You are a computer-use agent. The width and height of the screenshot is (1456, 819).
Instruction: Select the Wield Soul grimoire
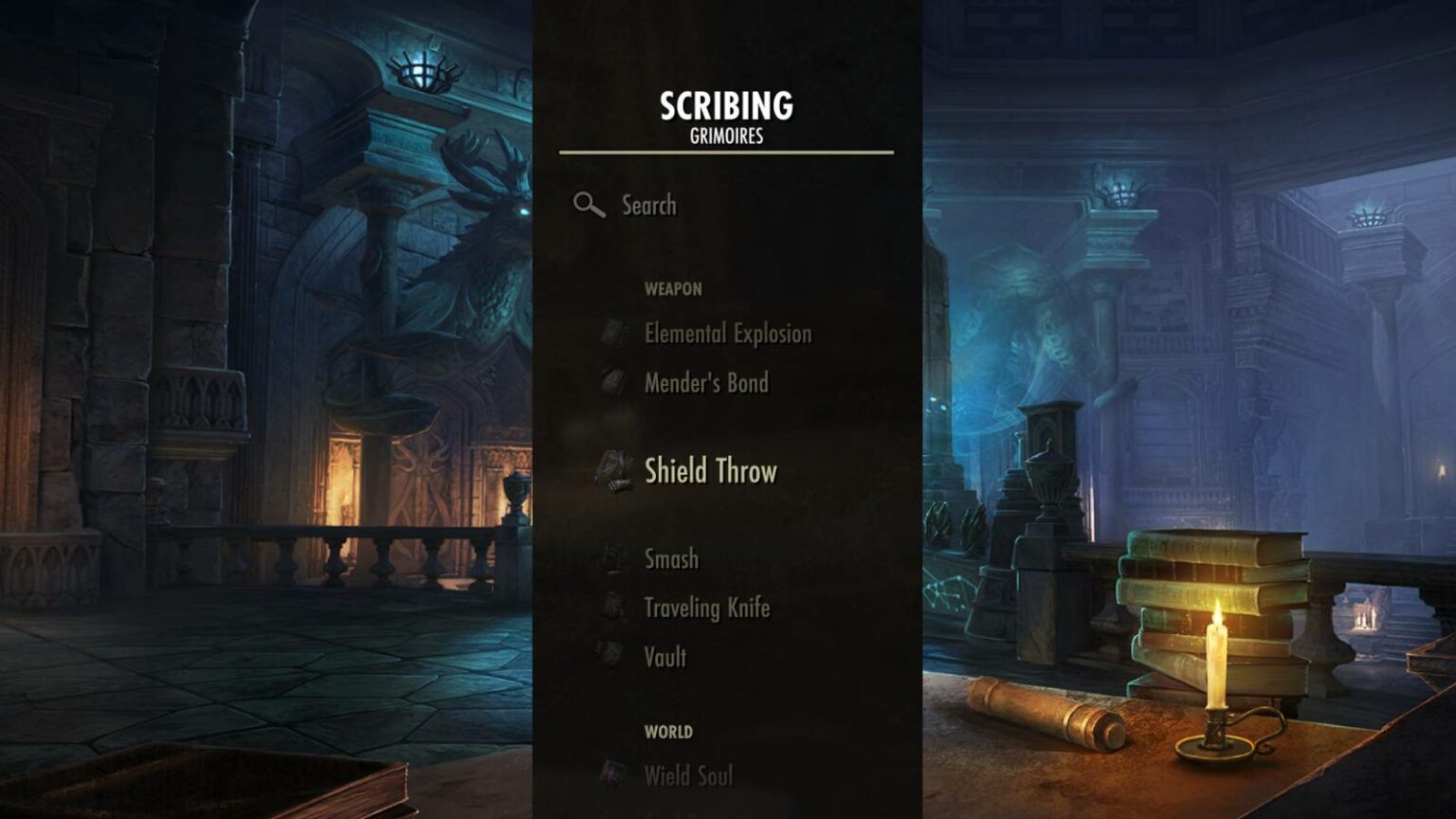tap(689, 775)
